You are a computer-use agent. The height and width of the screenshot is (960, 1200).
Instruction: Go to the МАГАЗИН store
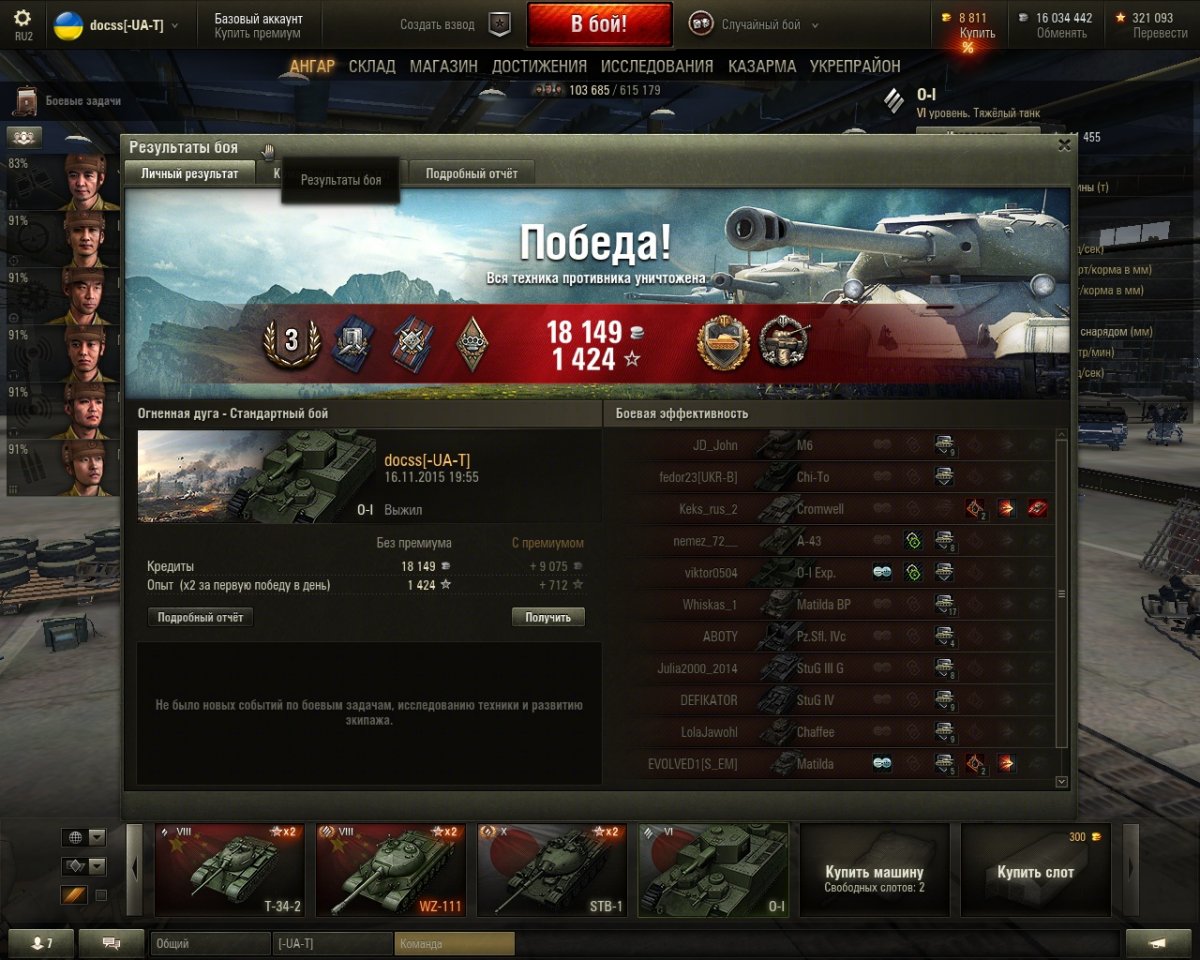coord(443,66)
